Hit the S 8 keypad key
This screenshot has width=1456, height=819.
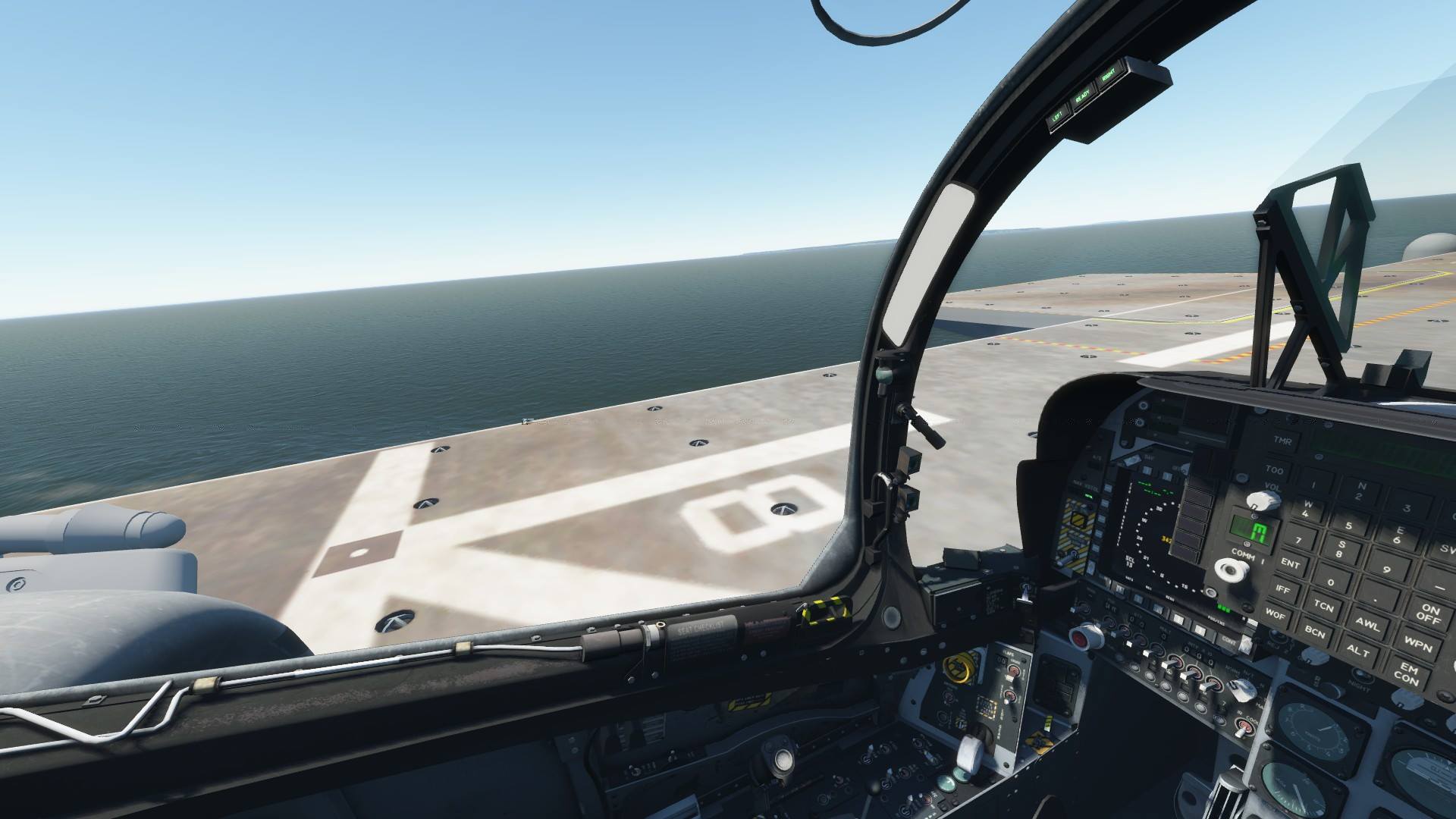coord(1341,549)
